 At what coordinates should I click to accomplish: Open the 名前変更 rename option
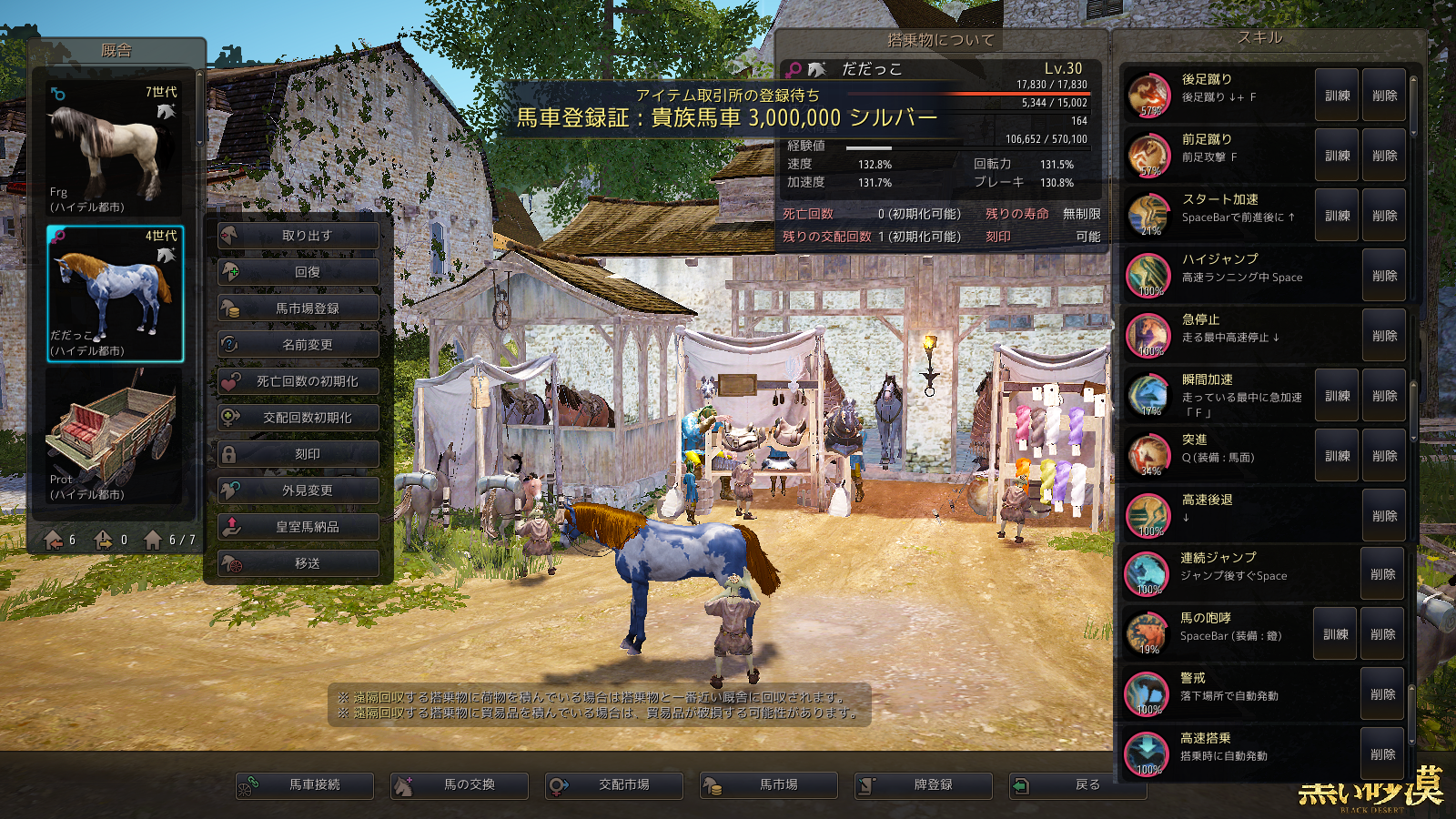[298, 345]
